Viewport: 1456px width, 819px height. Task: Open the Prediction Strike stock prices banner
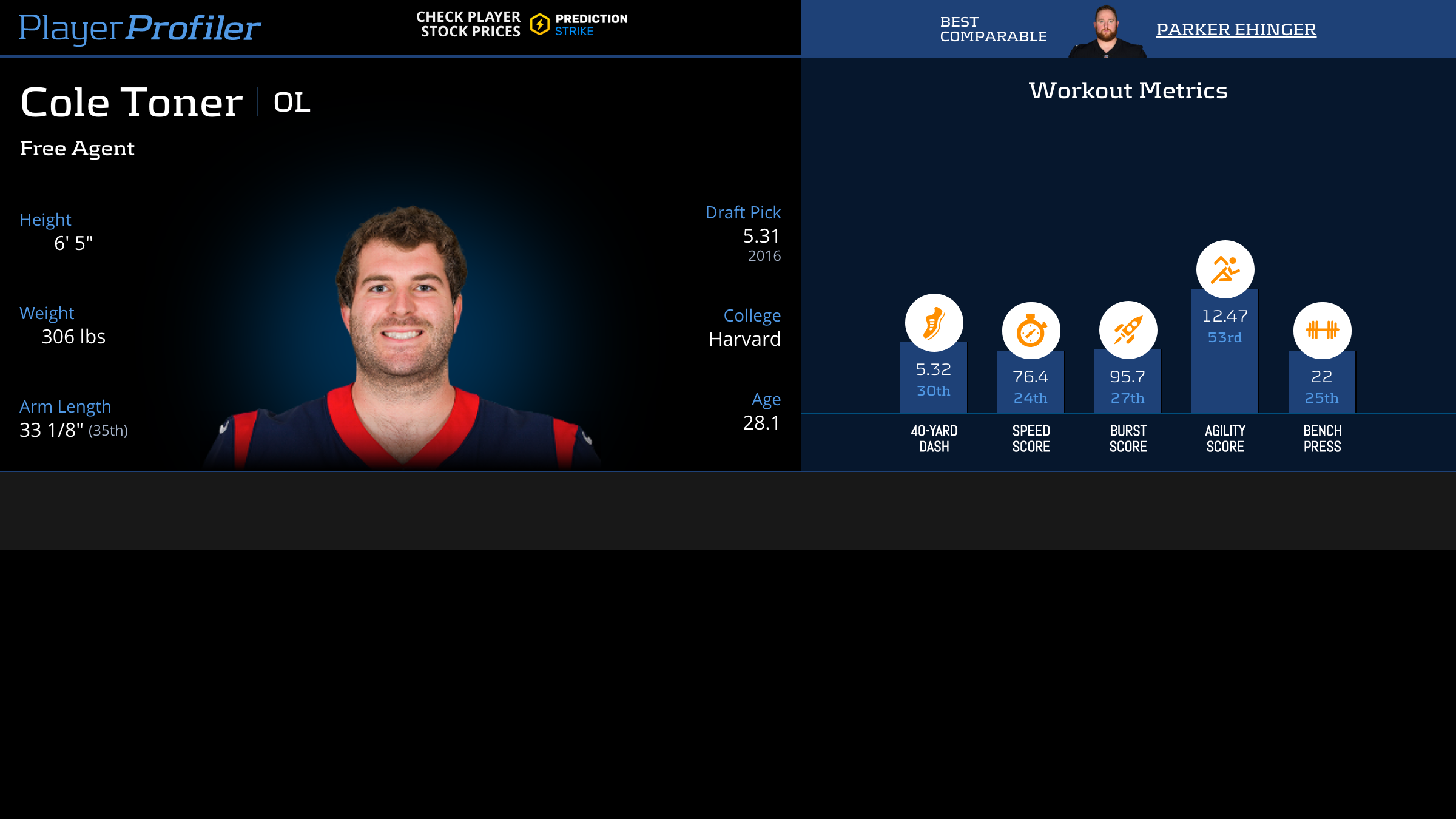(x=522, y=25)
